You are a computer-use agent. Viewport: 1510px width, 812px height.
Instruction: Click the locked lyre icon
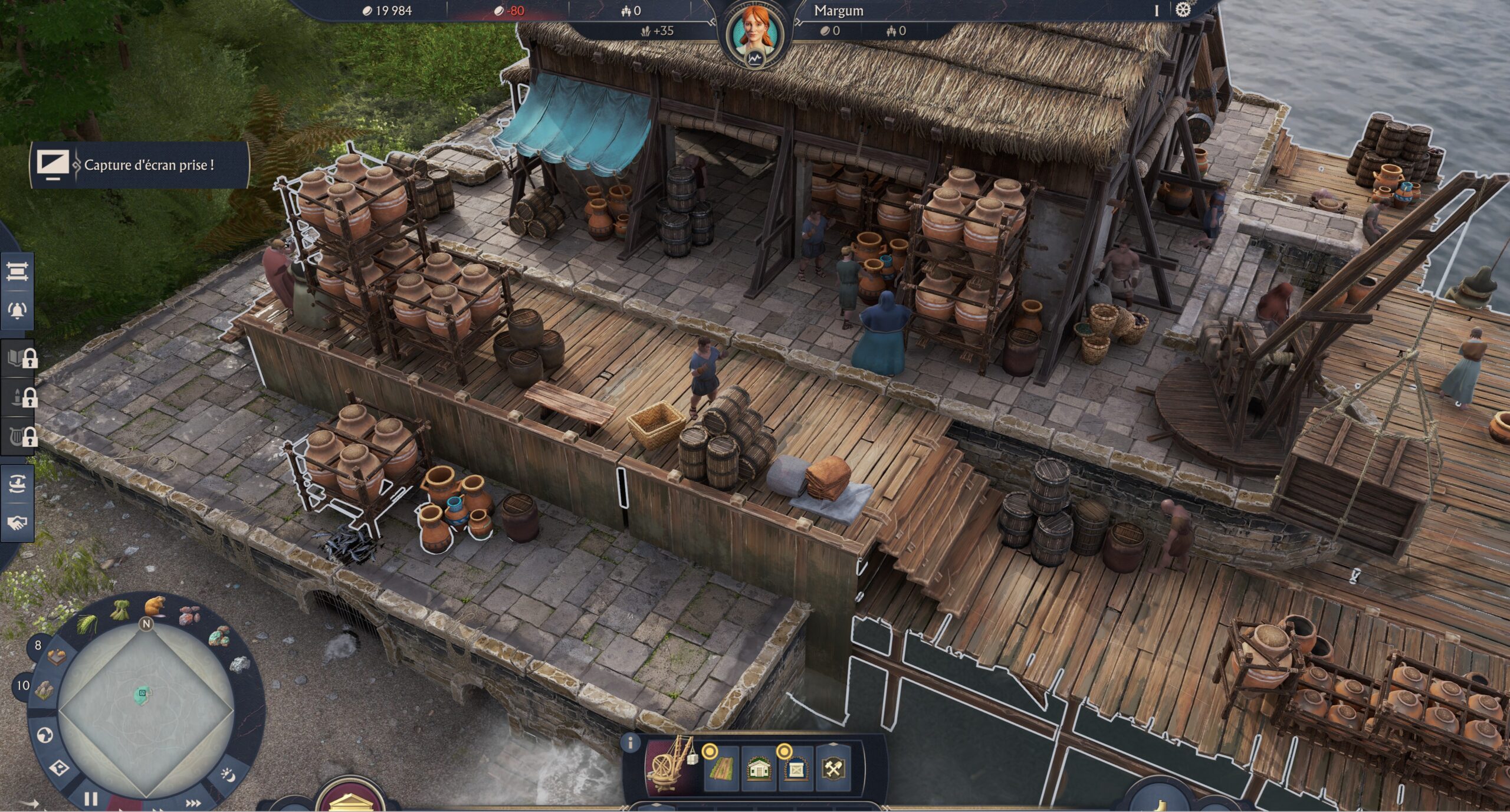[x=19, y=436]
